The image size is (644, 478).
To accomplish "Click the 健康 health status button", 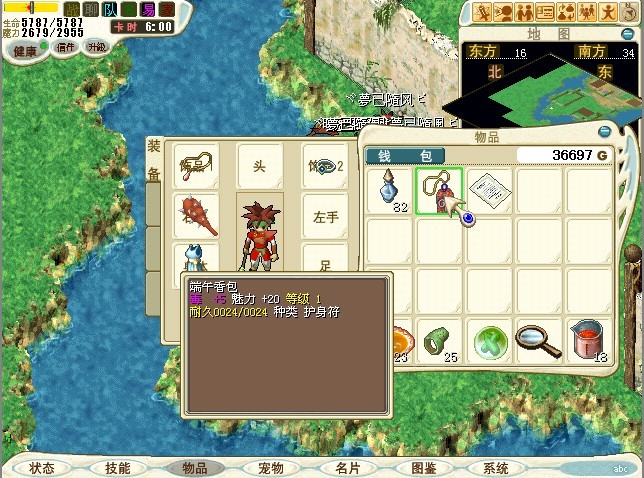I will point(25,50).
